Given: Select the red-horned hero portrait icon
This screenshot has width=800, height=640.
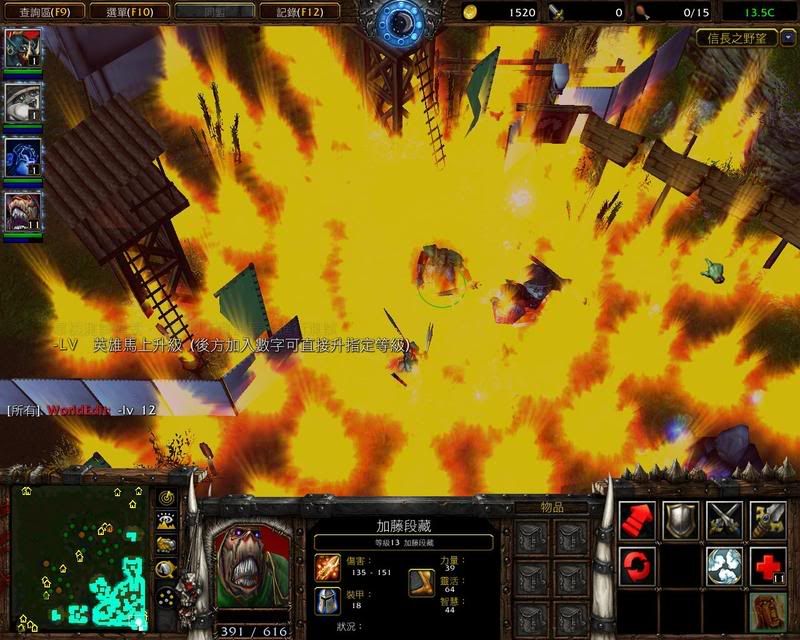Looking at the screenshot, I should [x=22, y=48].
